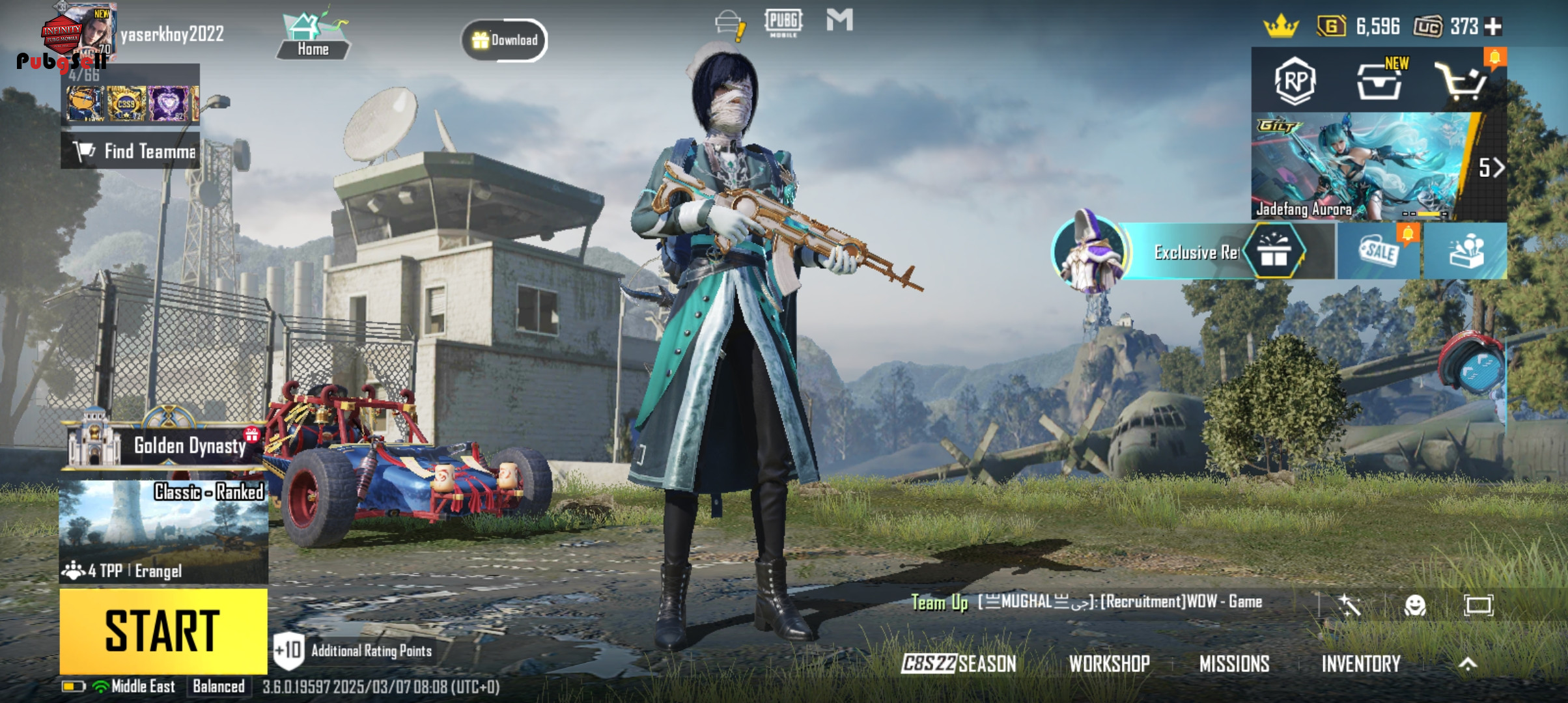Open the Inventory menu
The height and width of the screenshot is (703, 1568).
tap(1360, 663)
